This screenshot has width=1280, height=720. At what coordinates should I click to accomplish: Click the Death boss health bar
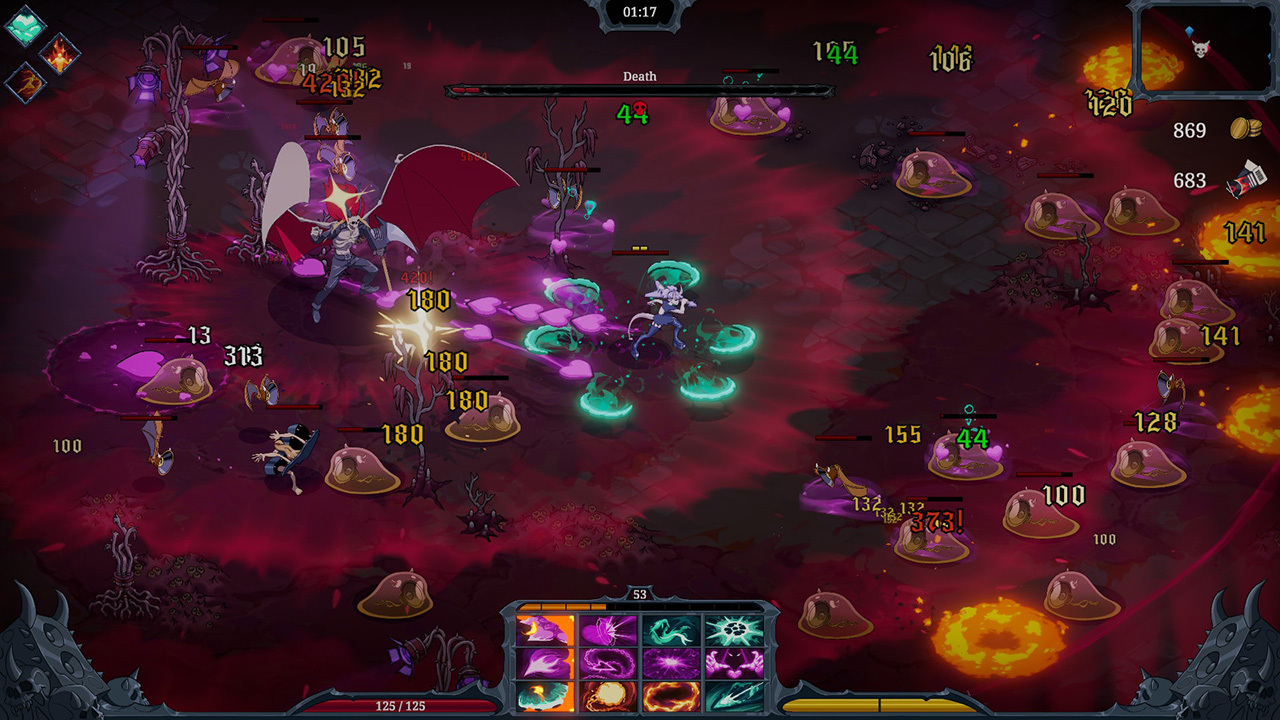(x=640, y=88)
